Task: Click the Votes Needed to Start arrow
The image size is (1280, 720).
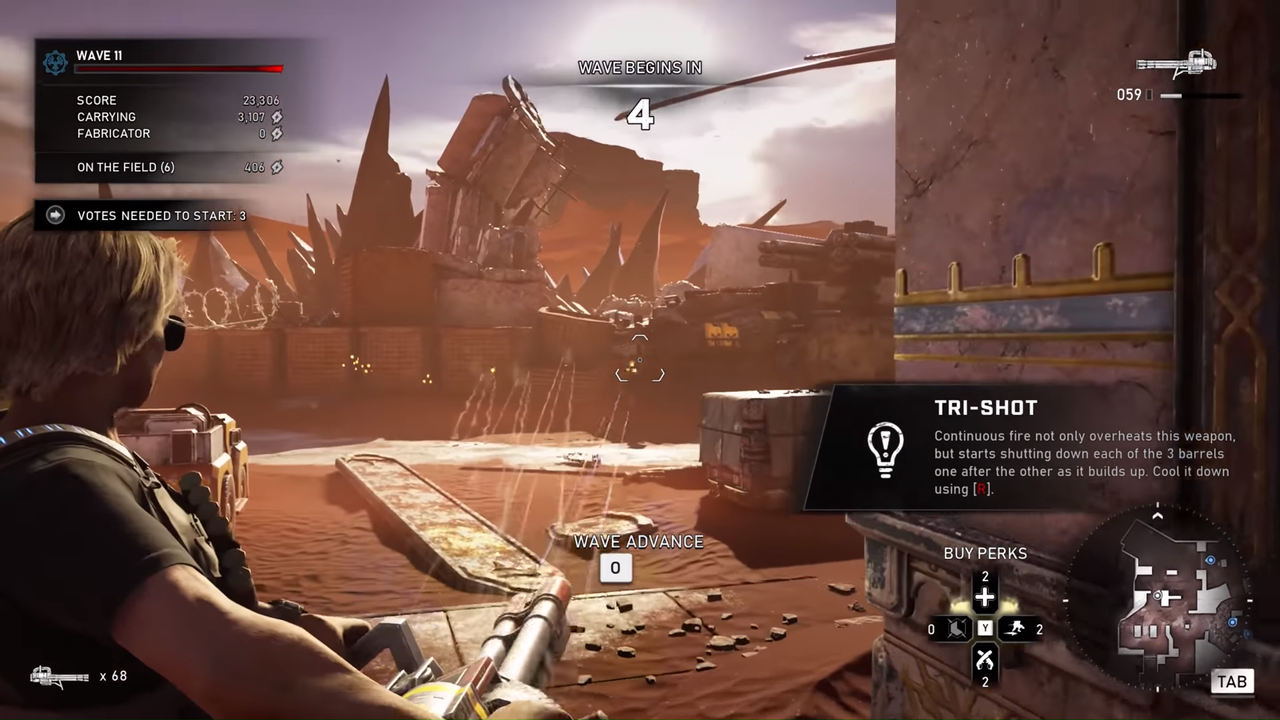Action: pyautogui.click(x=56, y=215)
